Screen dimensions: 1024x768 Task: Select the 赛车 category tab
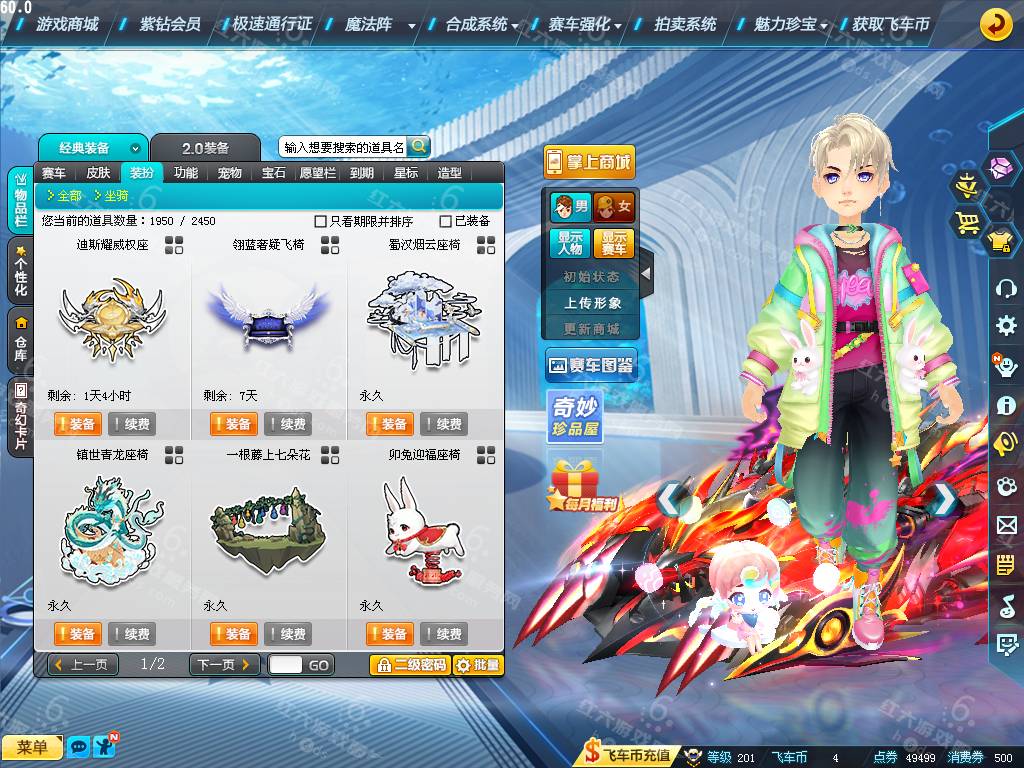(x=54, y=173)
